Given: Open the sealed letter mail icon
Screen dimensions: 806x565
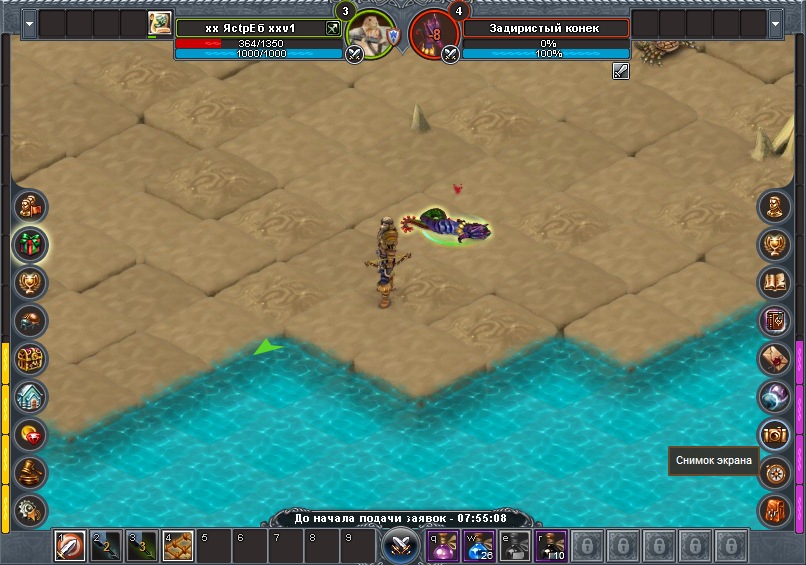Looking at the screenshot, I should (x=774, y=358).
